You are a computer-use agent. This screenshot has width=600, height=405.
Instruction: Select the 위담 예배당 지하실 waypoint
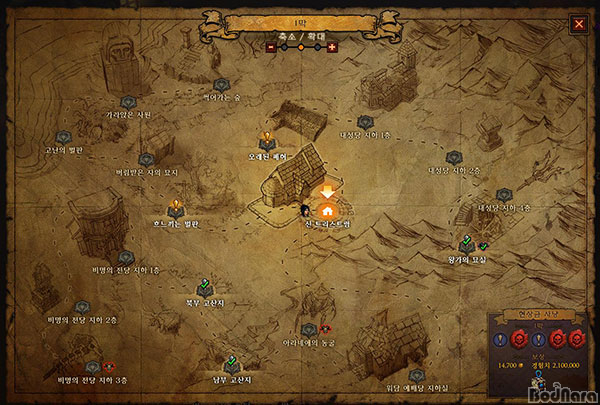[417, 375]
